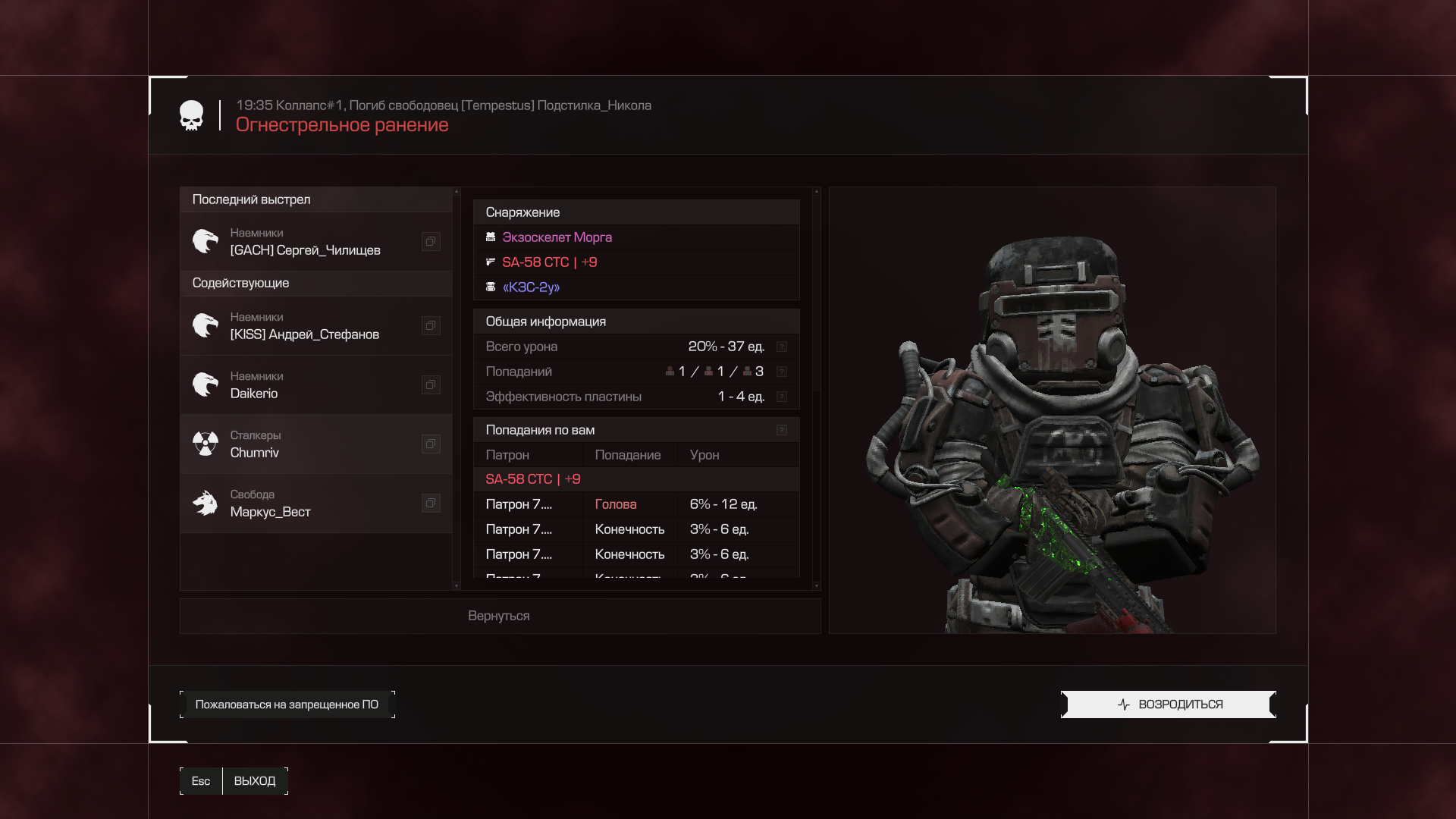Open assisting player [KISS] Андрей_Стефанов row
Image resolution: width=1456 pixels, height=819 pixels.
pos(305,326)
